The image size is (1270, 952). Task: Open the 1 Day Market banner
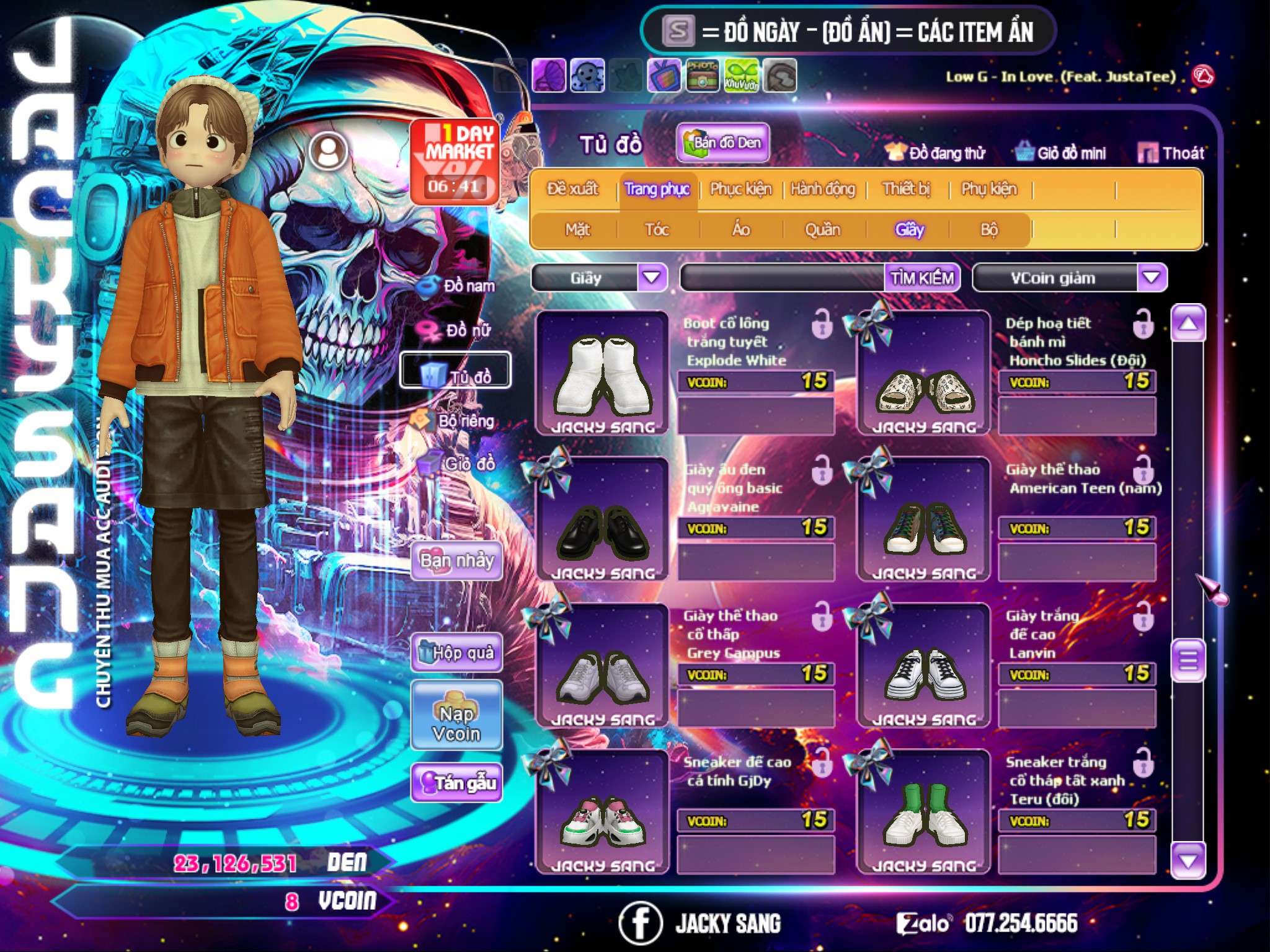455,161
